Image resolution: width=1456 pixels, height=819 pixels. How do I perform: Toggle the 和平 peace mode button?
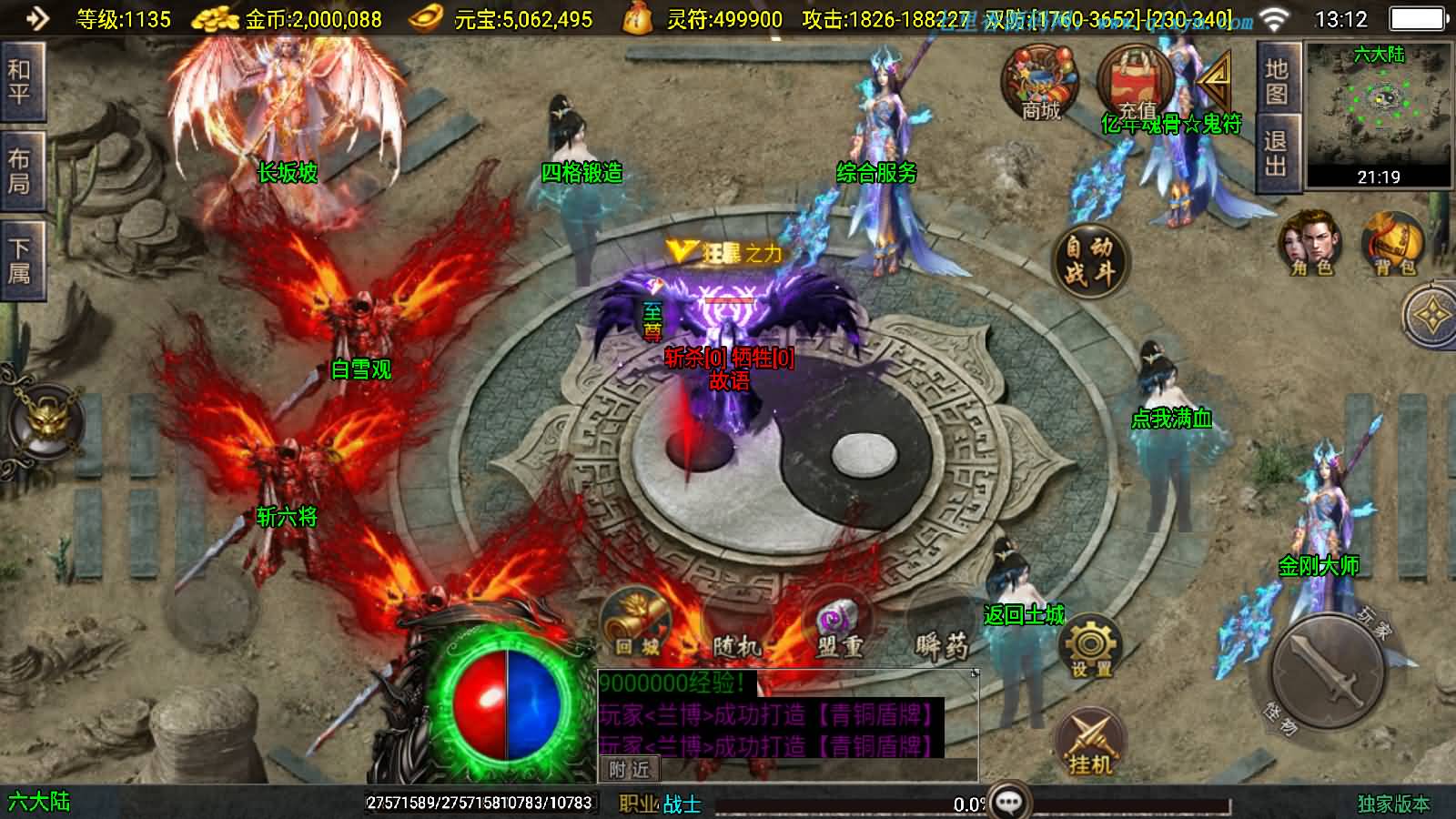[20, 82]
